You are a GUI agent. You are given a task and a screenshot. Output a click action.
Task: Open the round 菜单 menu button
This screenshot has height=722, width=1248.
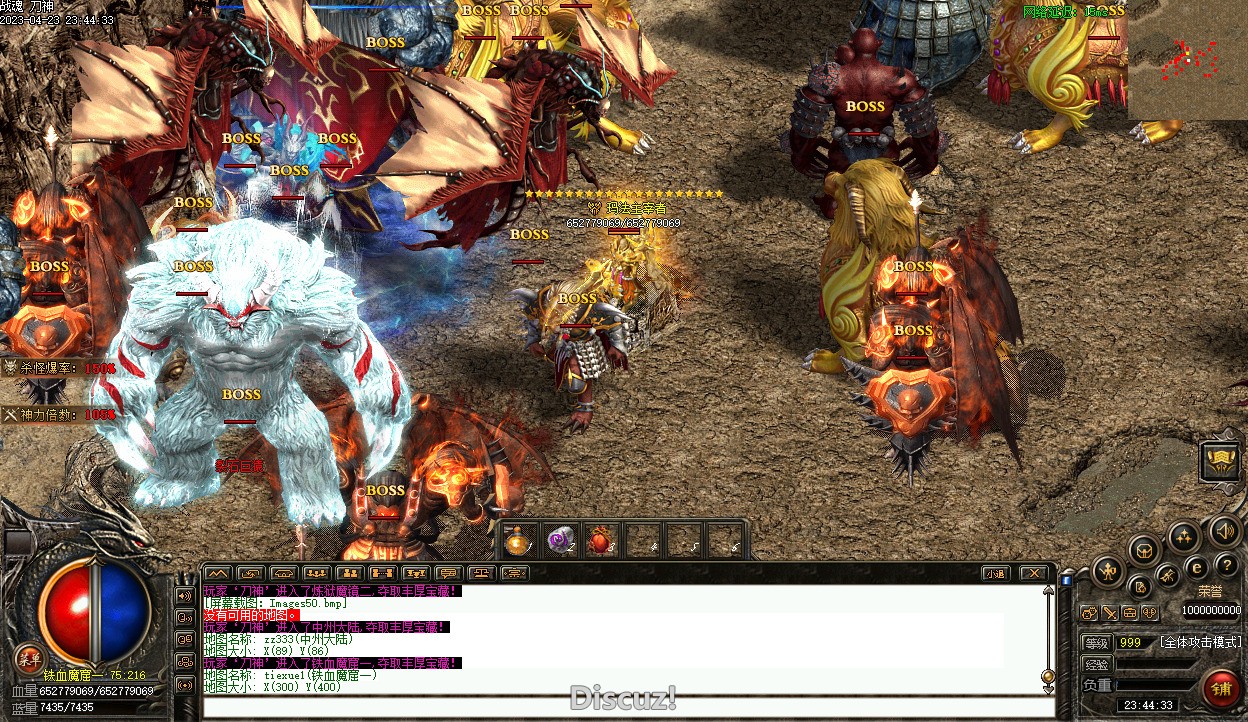30,657
